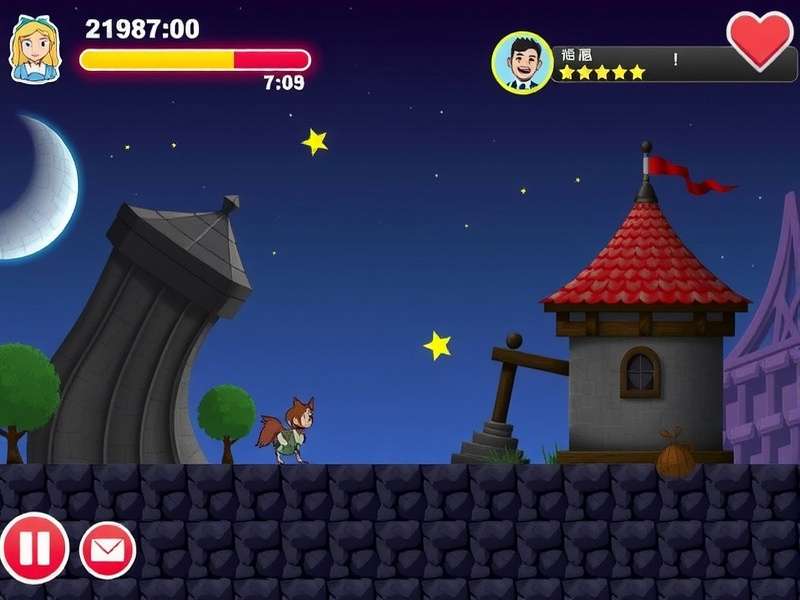800x600 pixels.
Task: Click the blonde girl player portrait
Action: (34, 47)
